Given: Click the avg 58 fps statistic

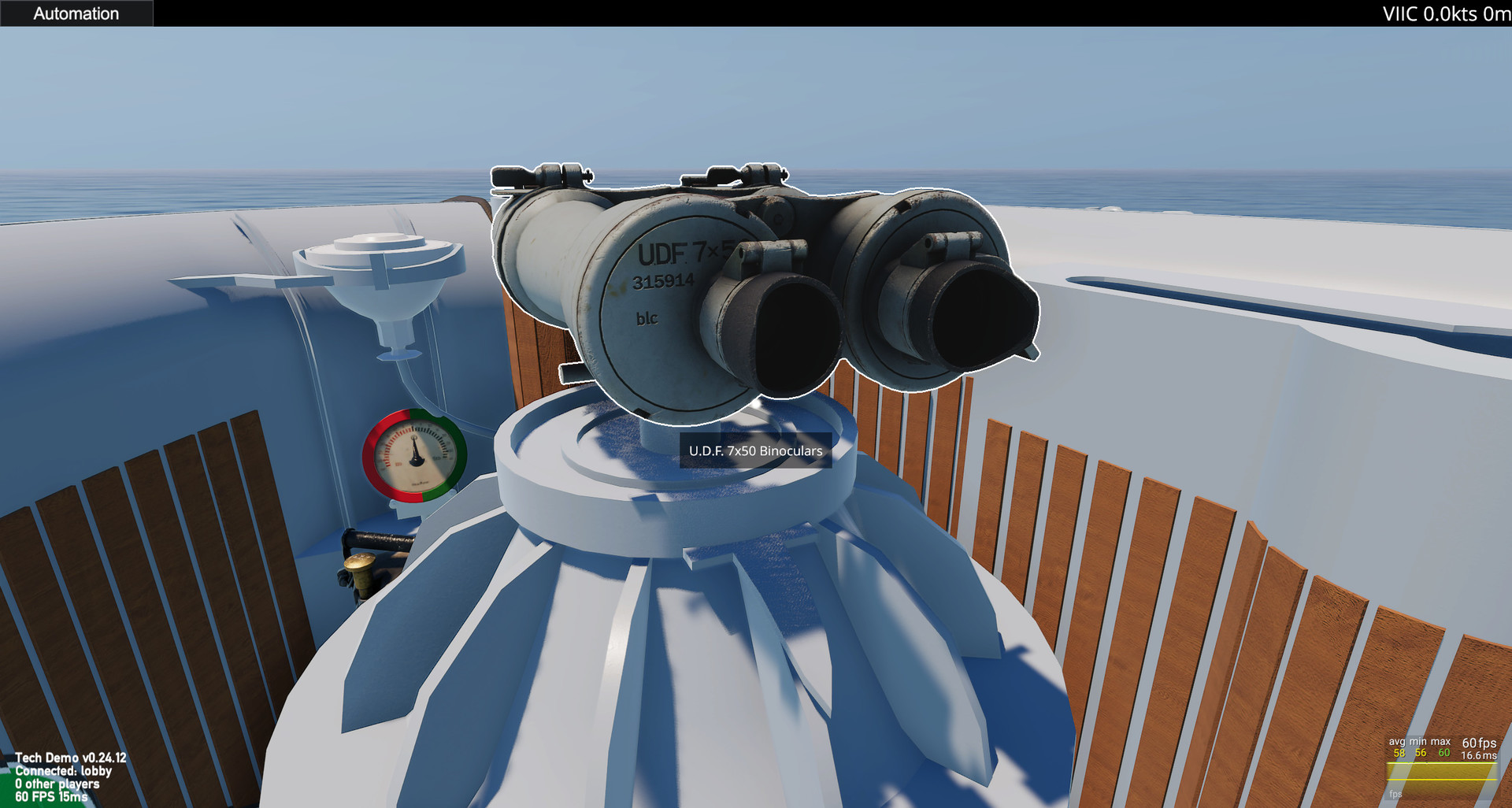Looking at the screenshot, I should coord(1398,754).
